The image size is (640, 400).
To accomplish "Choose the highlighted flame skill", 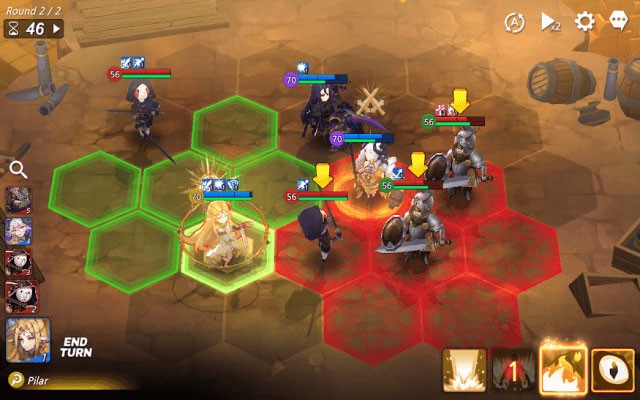I will 561,370.
